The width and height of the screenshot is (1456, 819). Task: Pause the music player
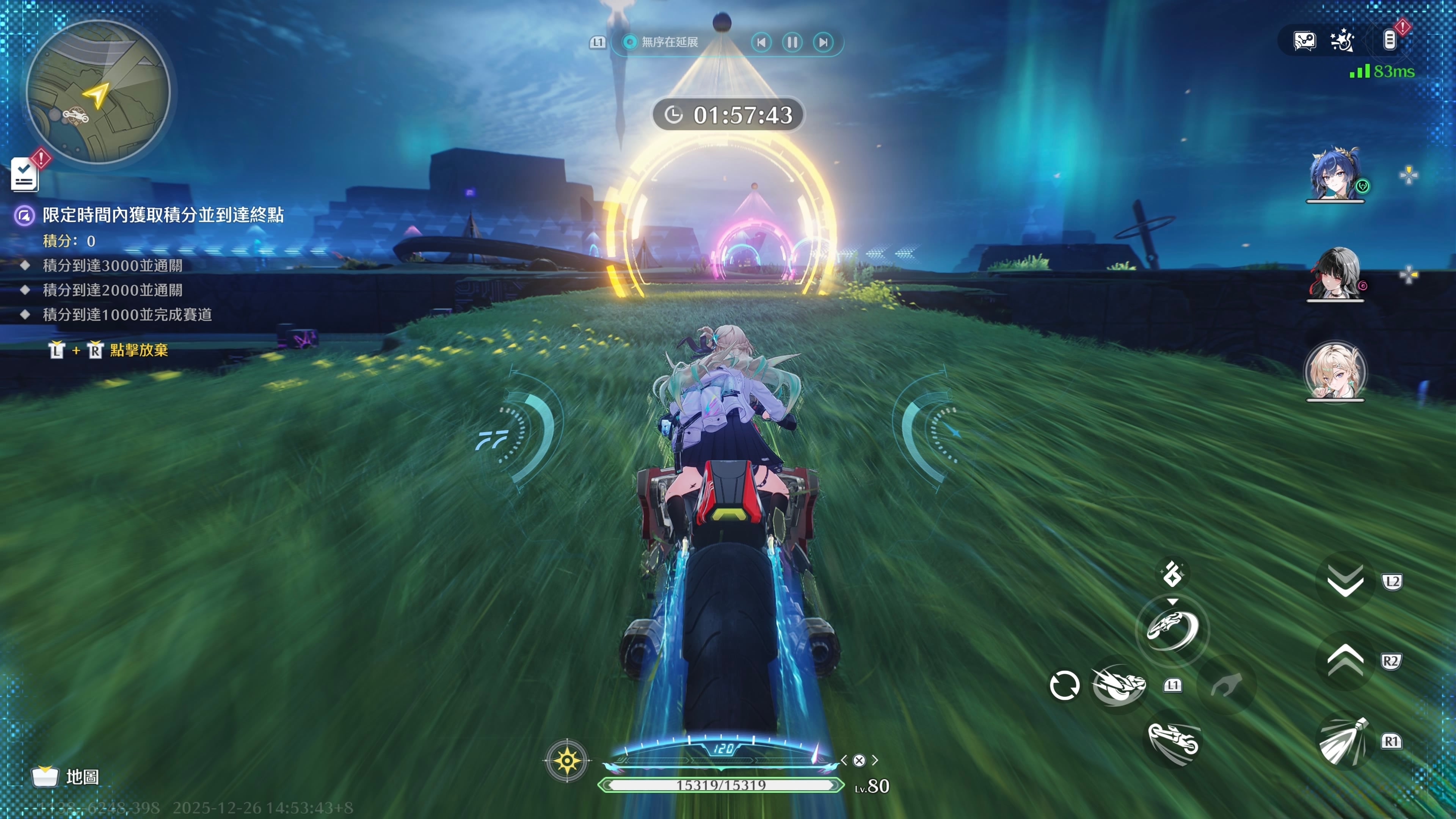pos(792,42)
